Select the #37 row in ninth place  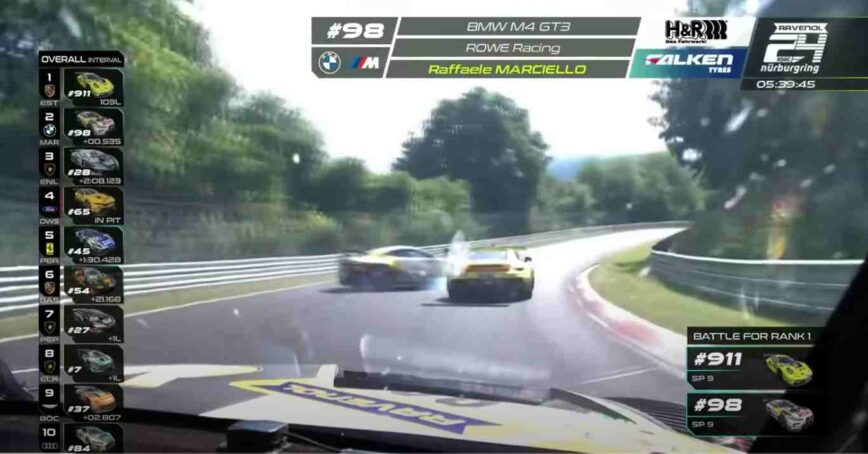tap(93, 401)
